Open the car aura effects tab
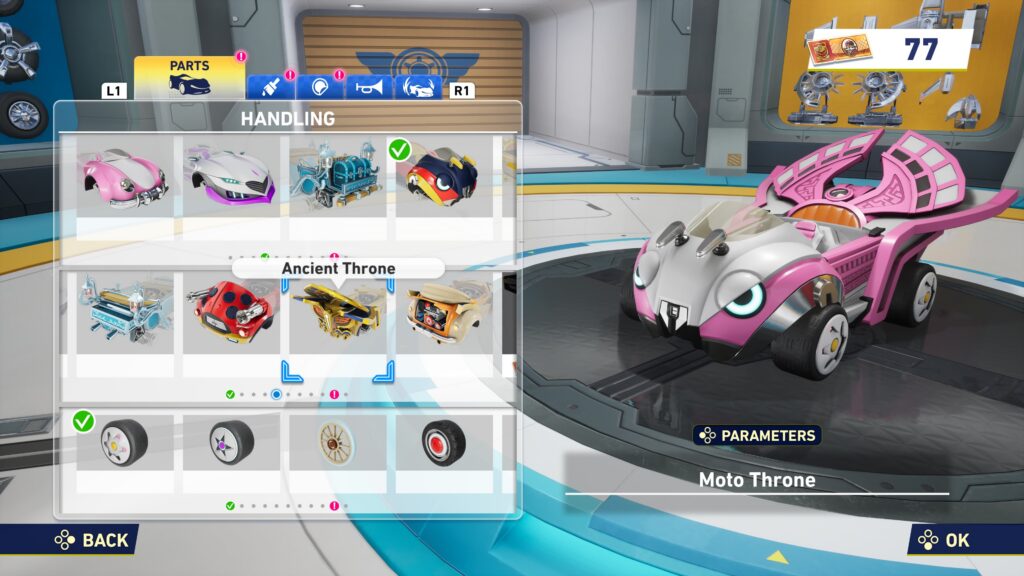 419,87
